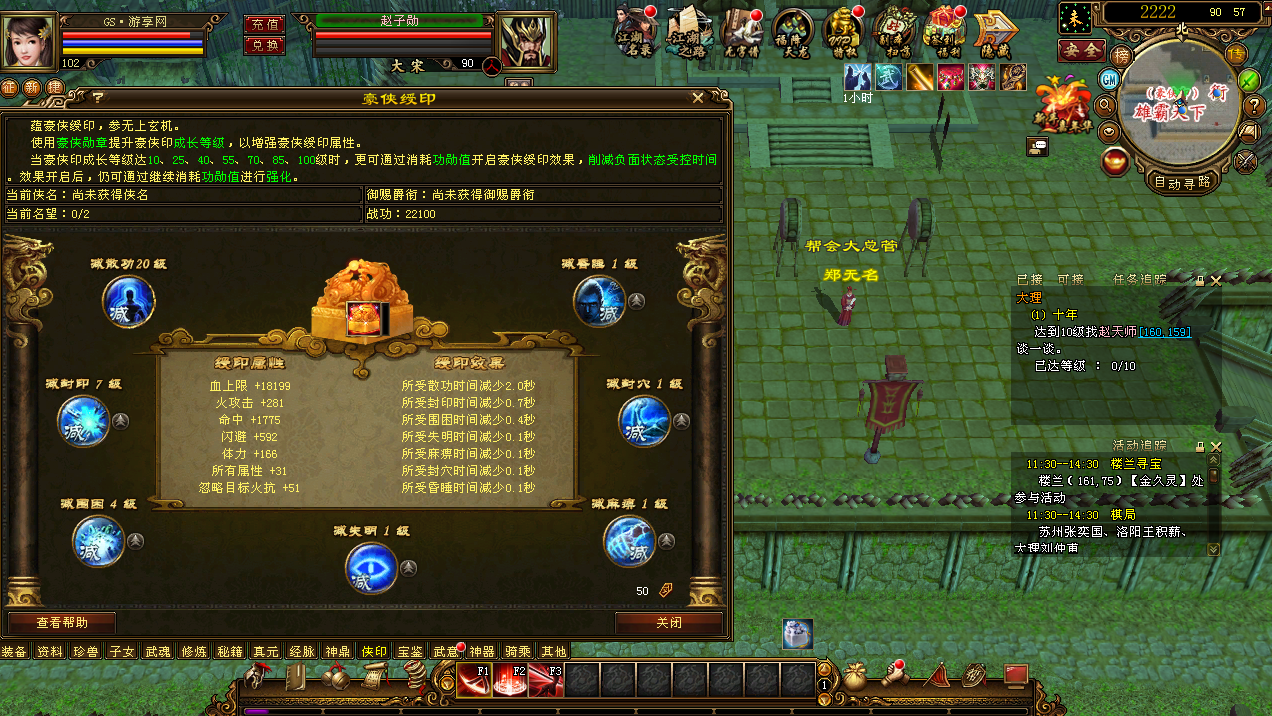Click the 关闭 button in the seal panel

(669, 622)
